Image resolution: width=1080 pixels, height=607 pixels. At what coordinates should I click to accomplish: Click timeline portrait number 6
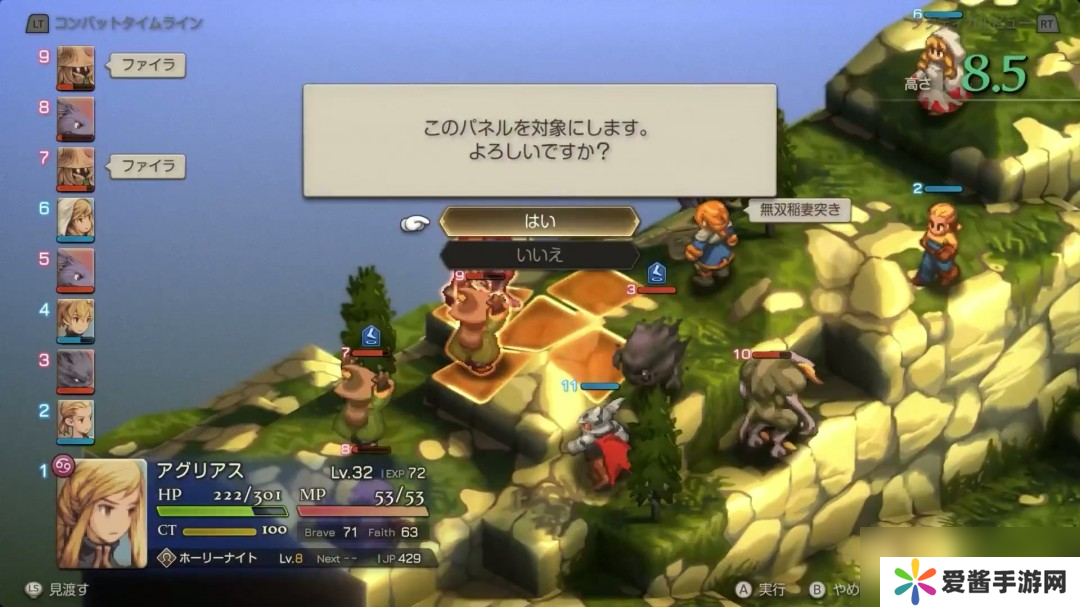pyautogui.click(x=76, y=219)
